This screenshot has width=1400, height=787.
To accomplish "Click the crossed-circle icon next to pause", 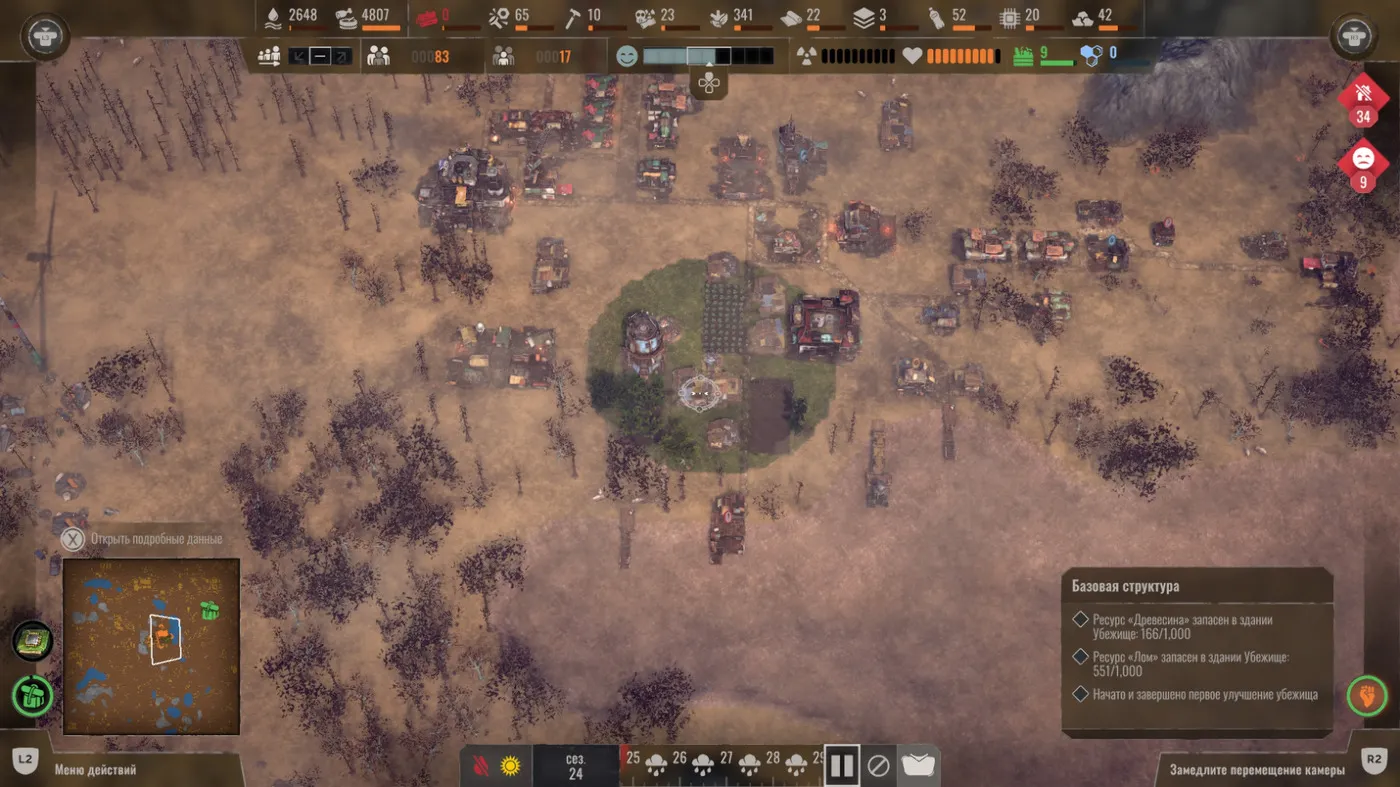I will pos(878,766).
